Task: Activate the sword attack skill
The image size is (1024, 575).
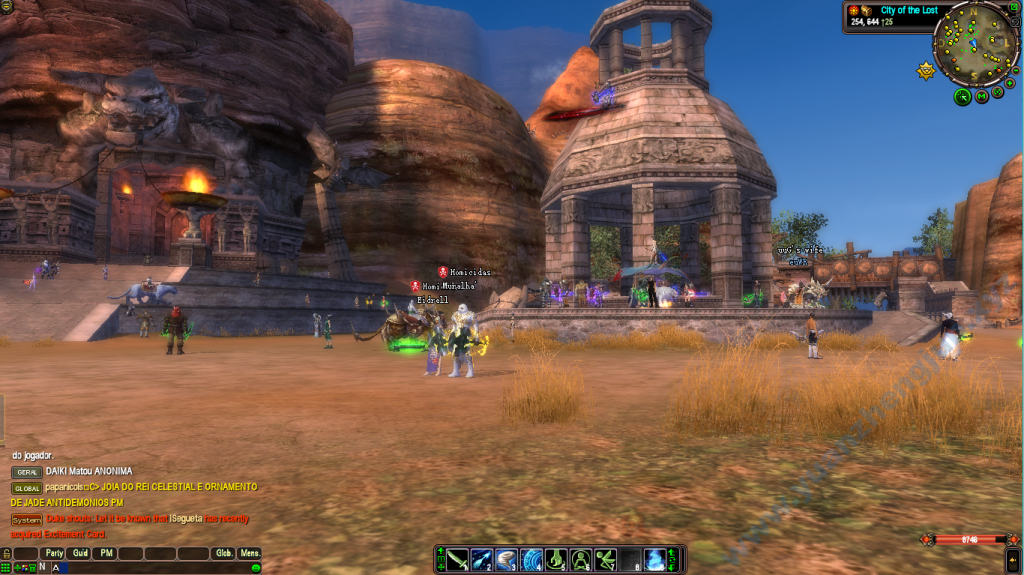Action: click(458, 559)
